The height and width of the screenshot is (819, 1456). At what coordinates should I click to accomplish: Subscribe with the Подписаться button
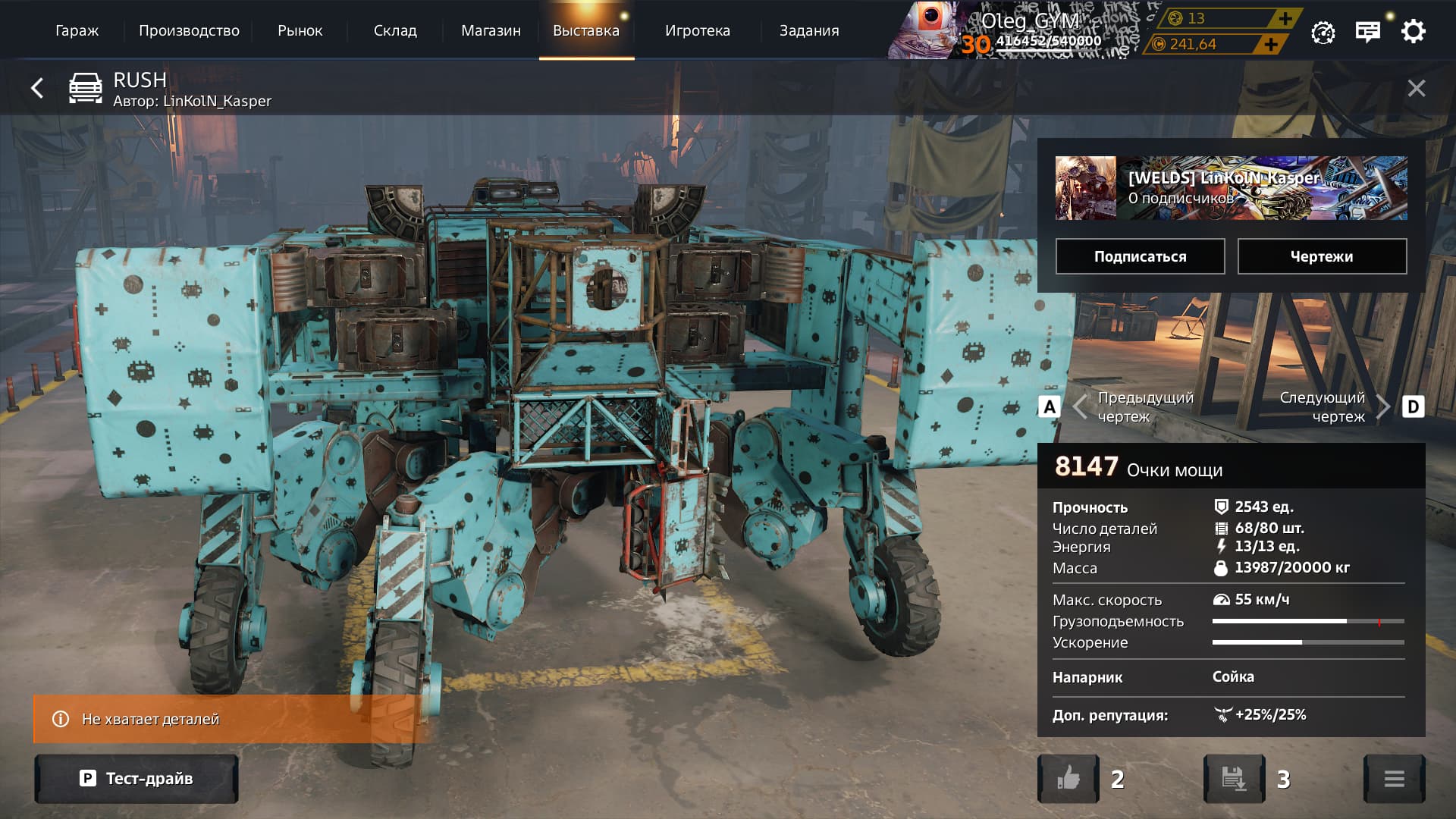coord(1140,256)
